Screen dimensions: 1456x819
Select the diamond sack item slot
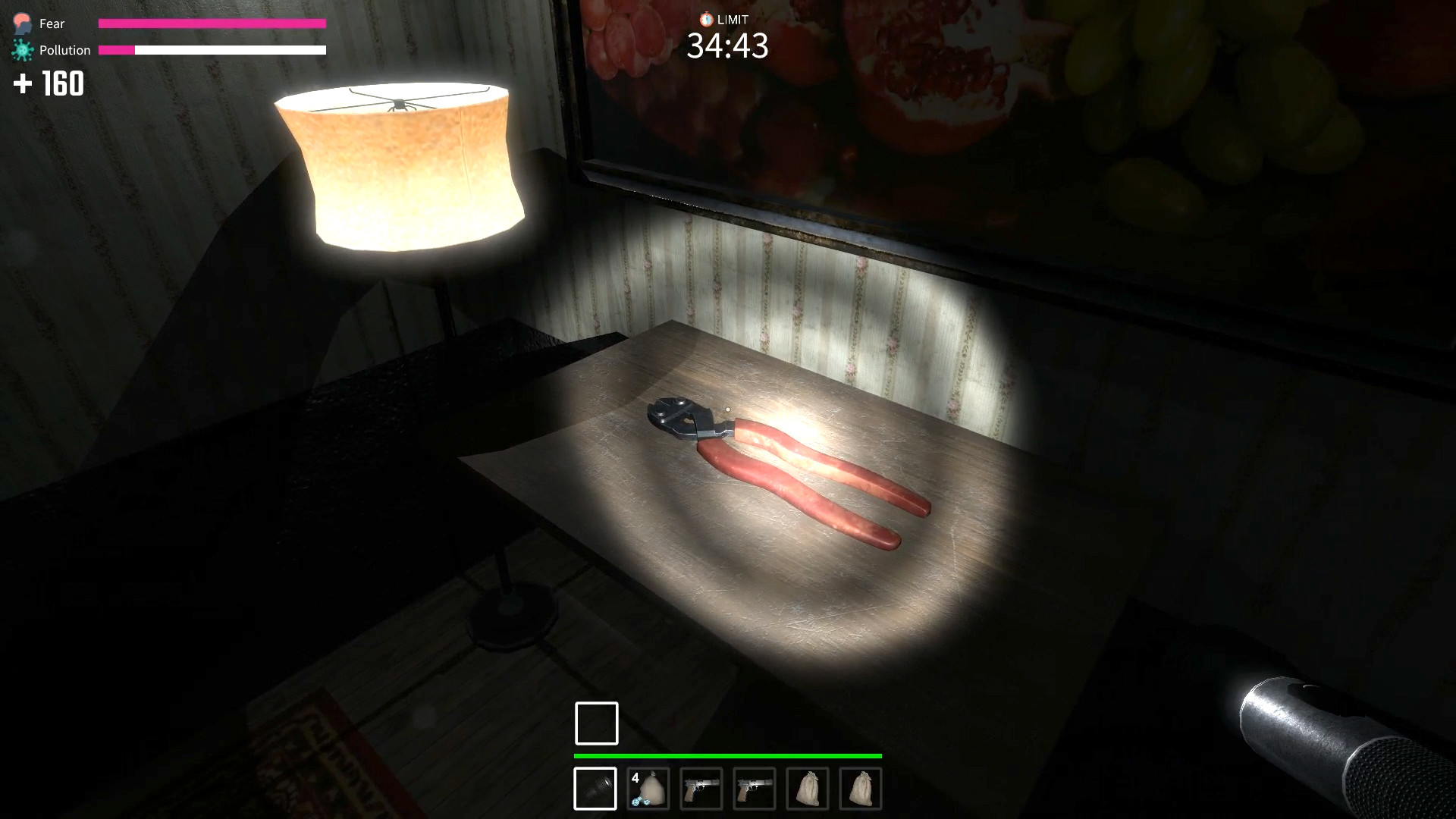(x=650, y=789)
